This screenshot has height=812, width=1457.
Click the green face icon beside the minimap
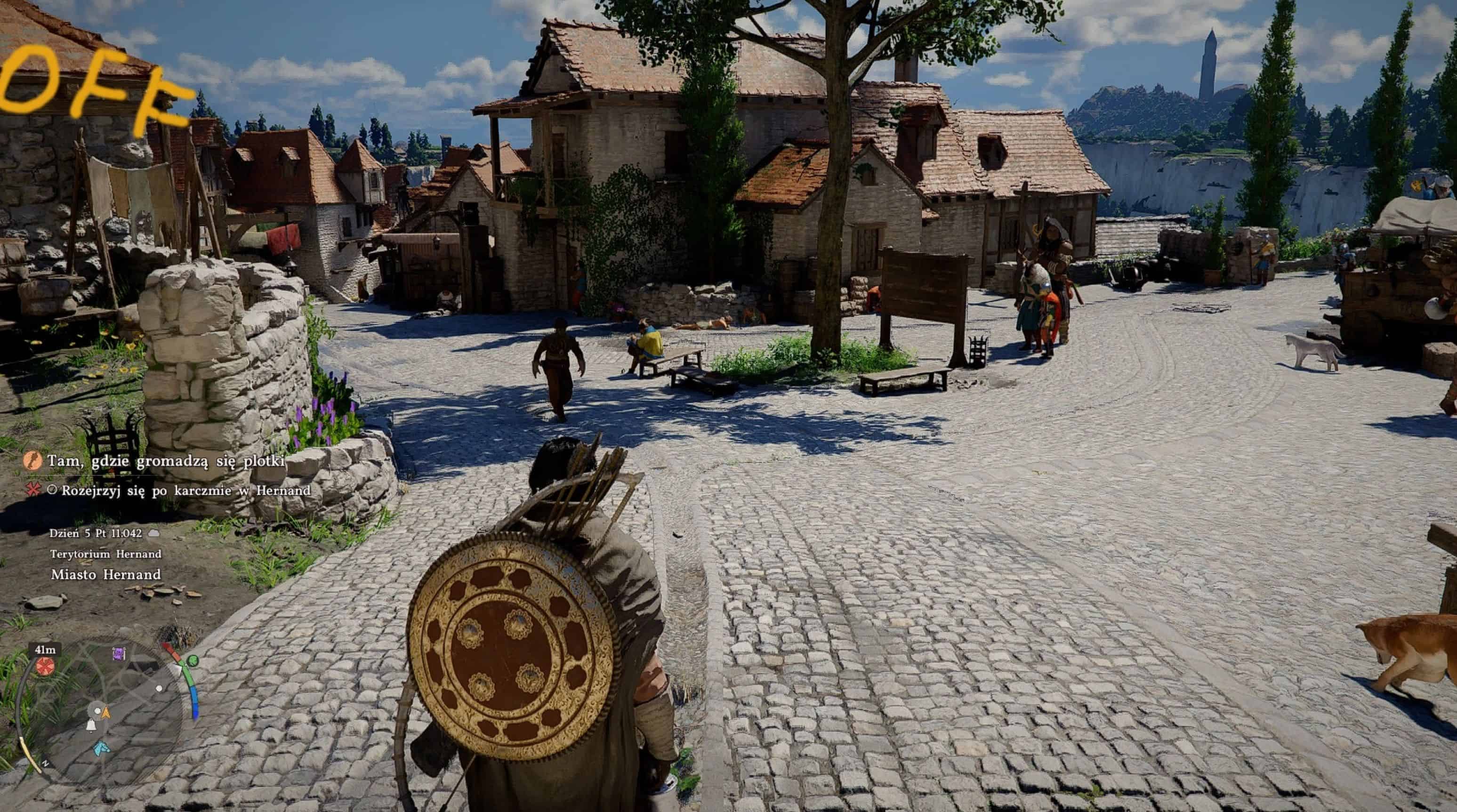pyautogui.click(x=193, y=660)
